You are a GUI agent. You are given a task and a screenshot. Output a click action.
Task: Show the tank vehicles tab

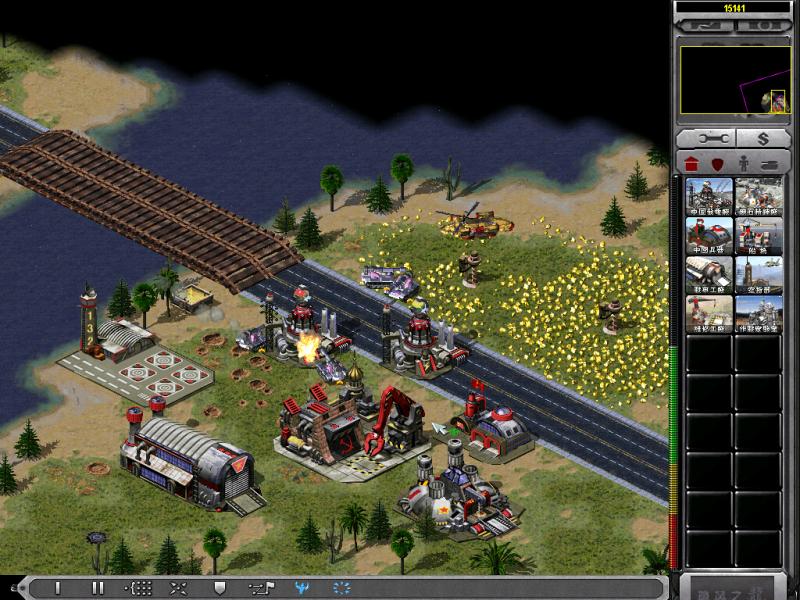click(x=771, y=163)
